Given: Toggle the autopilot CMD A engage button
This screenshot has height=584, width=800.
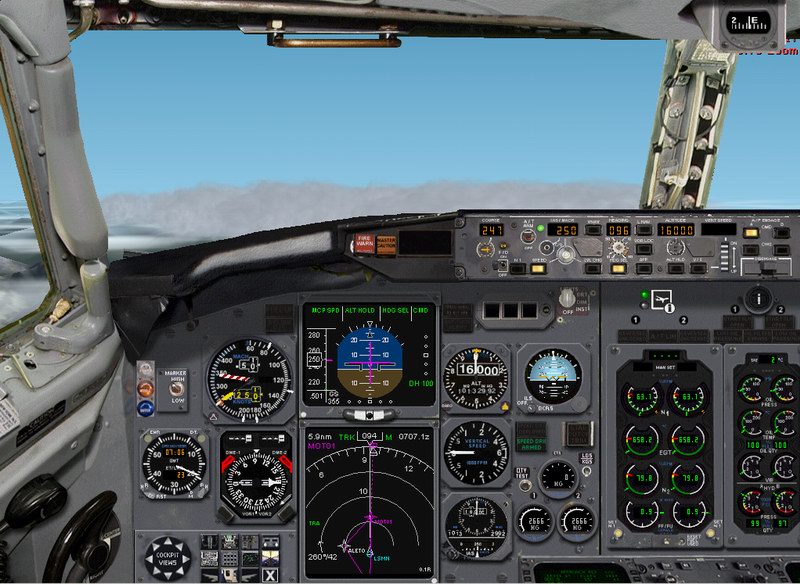Looking at the screenshot, I should click(x=749, y=232).
